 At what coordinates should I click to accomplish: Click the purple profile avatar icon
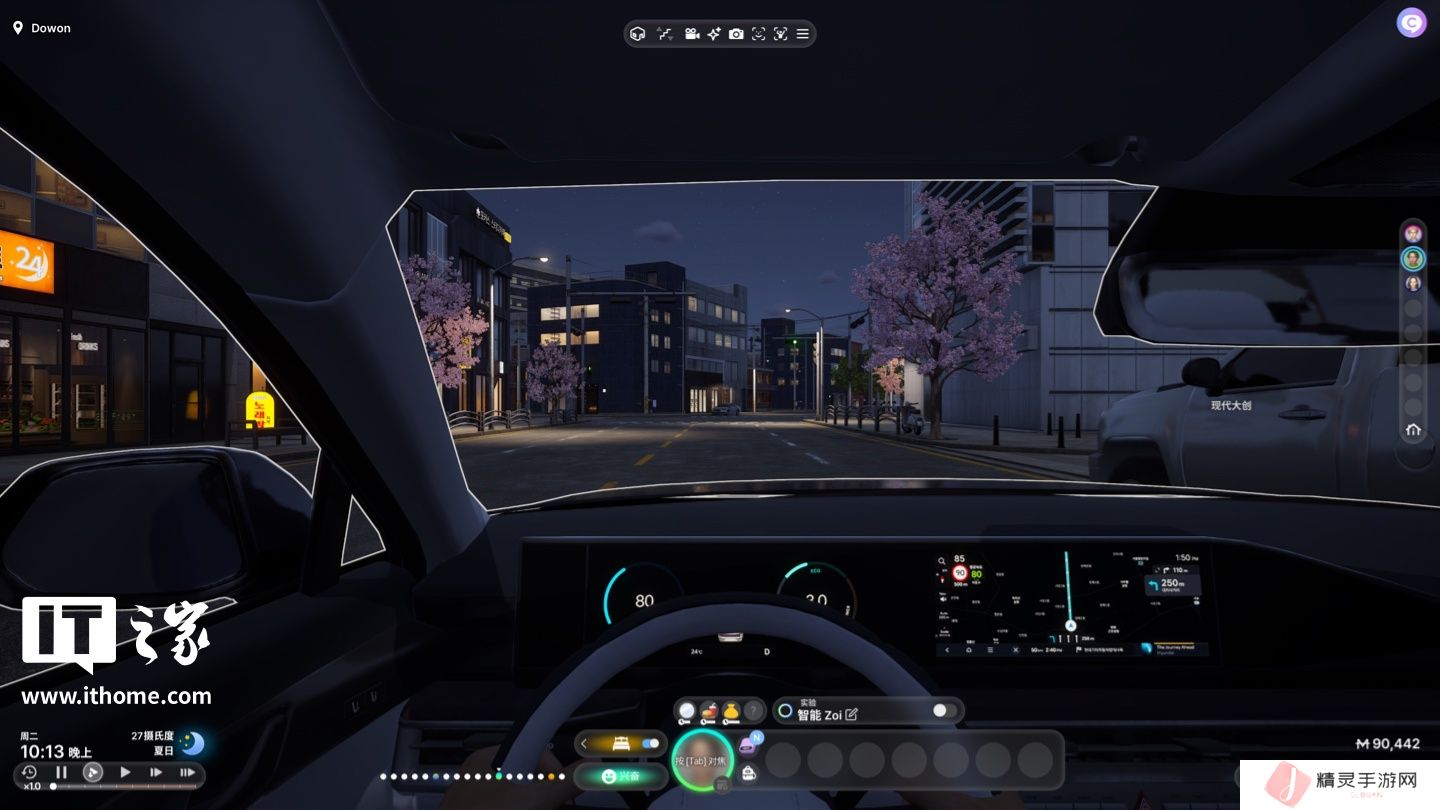click(x=1411, y=22)
